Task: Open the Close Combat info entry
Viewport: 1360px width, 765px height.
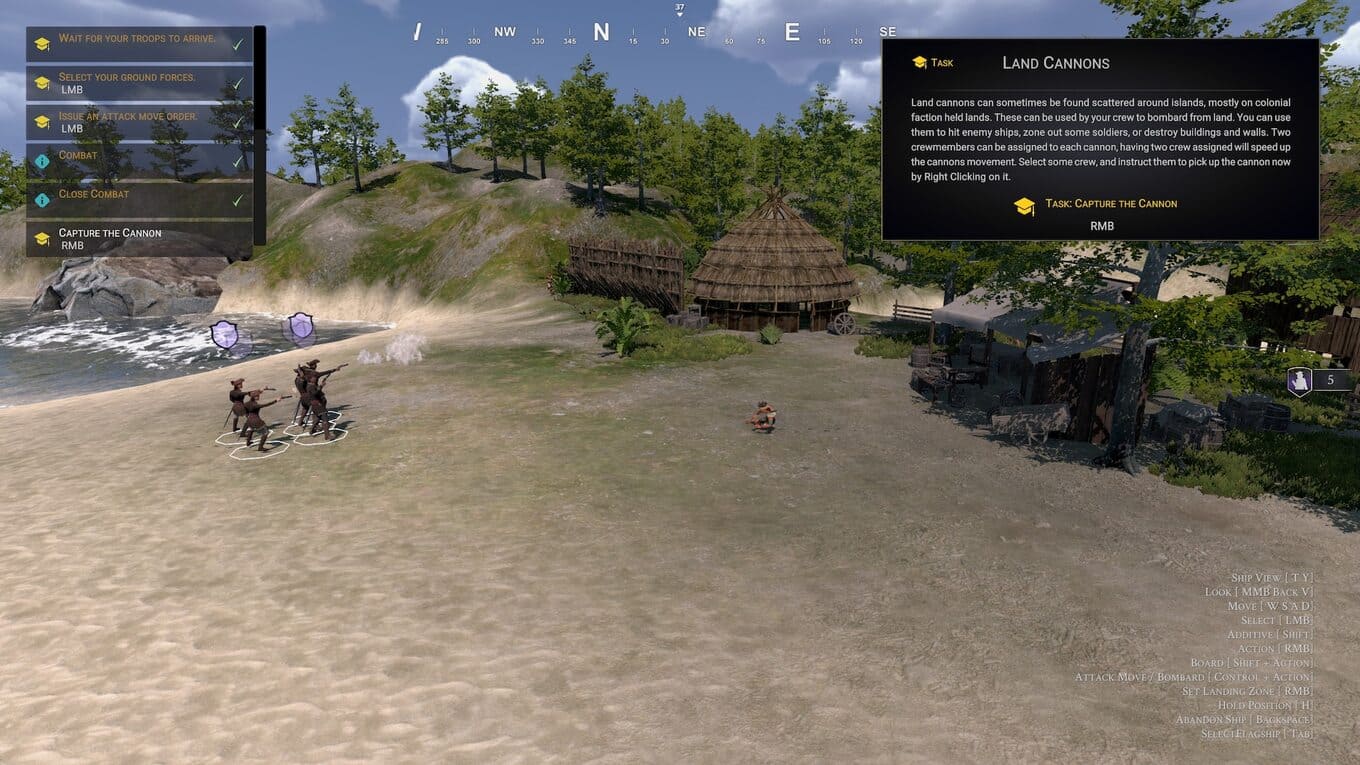Action: 138,199
